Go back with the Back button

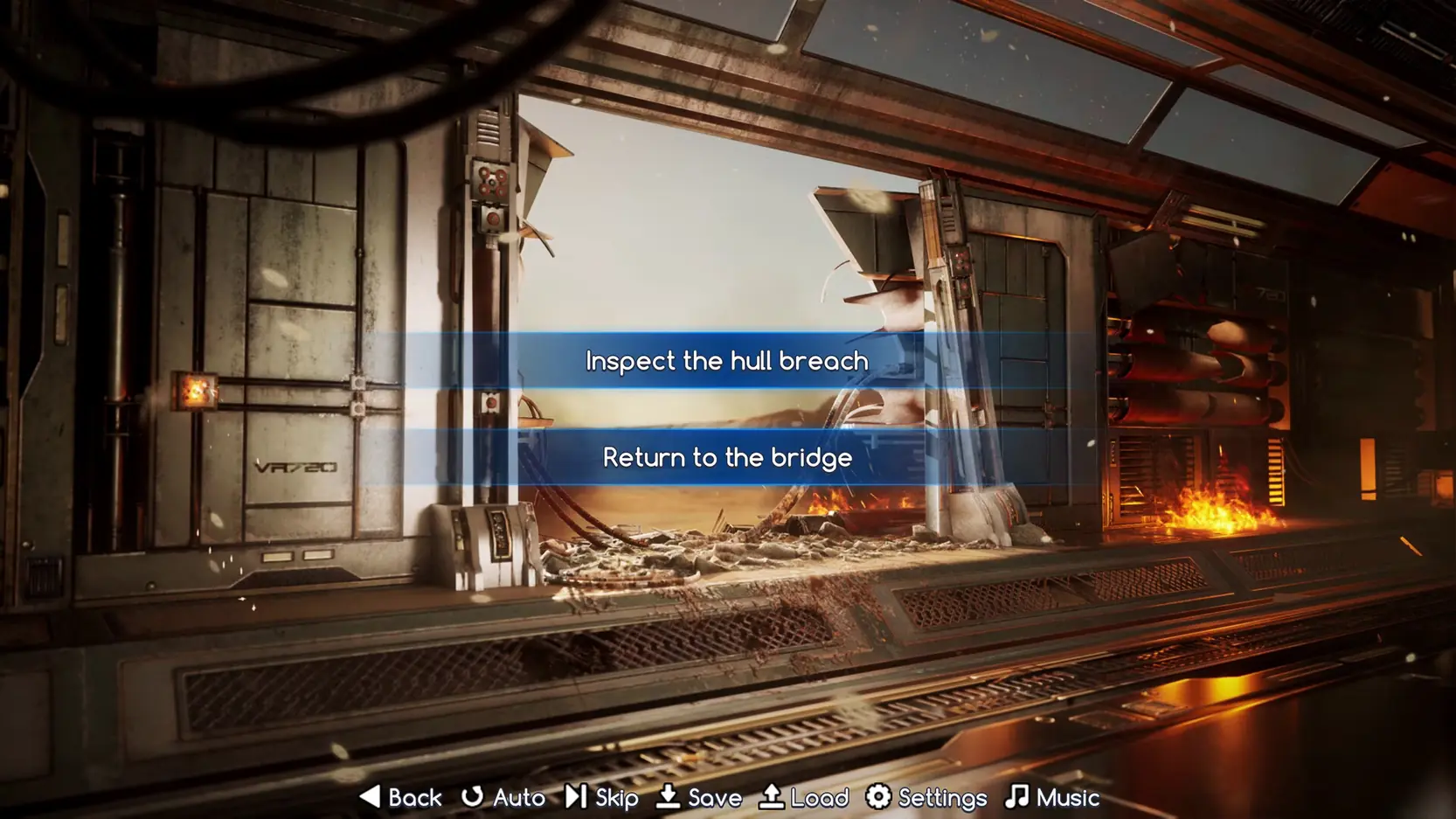[x=401, y=797]
